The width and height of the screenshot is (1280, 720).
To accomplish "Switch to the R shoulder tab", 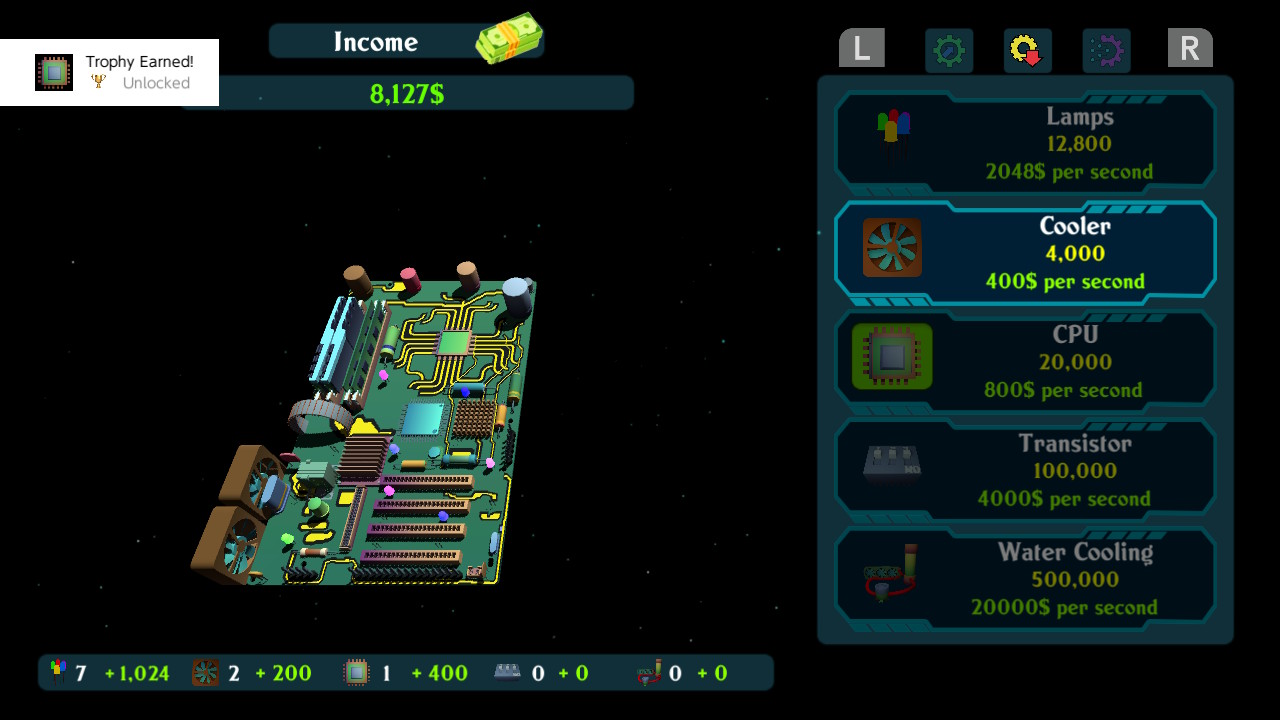I will coord(1190,47).
